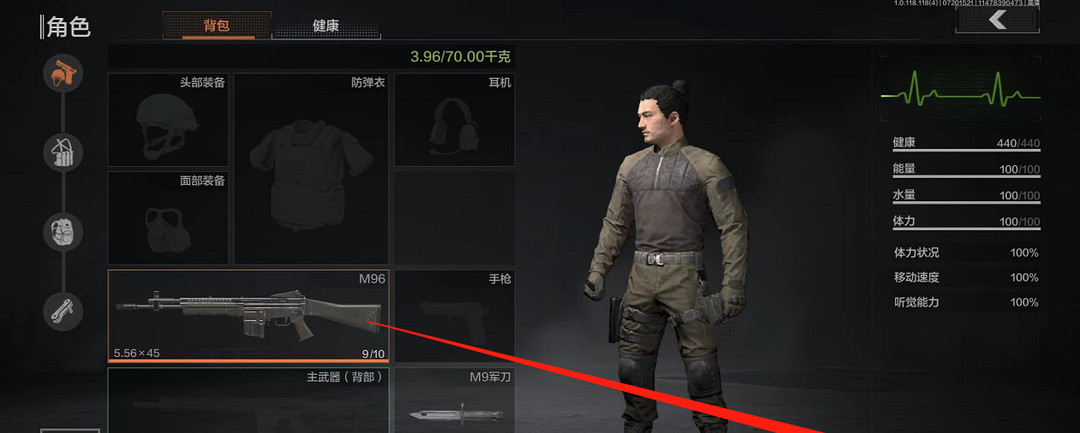Viewport: 1080px width, 433px height.
Task: Click the 手枪 pistol slot
Action: tap(454, 315)
